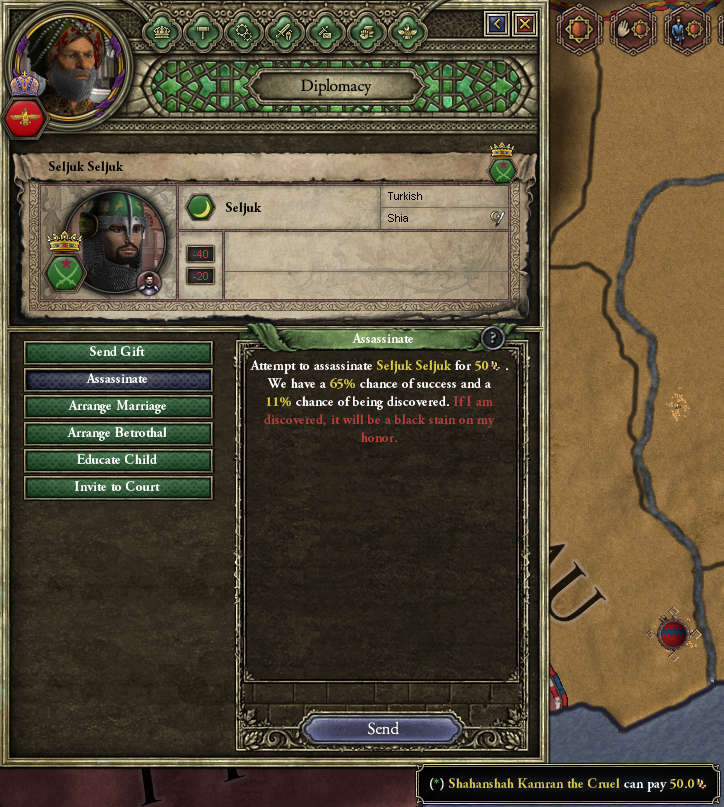Open the sword tab in the top bar
This screenshot has height=807, width=724.
[x=284, y=31]
